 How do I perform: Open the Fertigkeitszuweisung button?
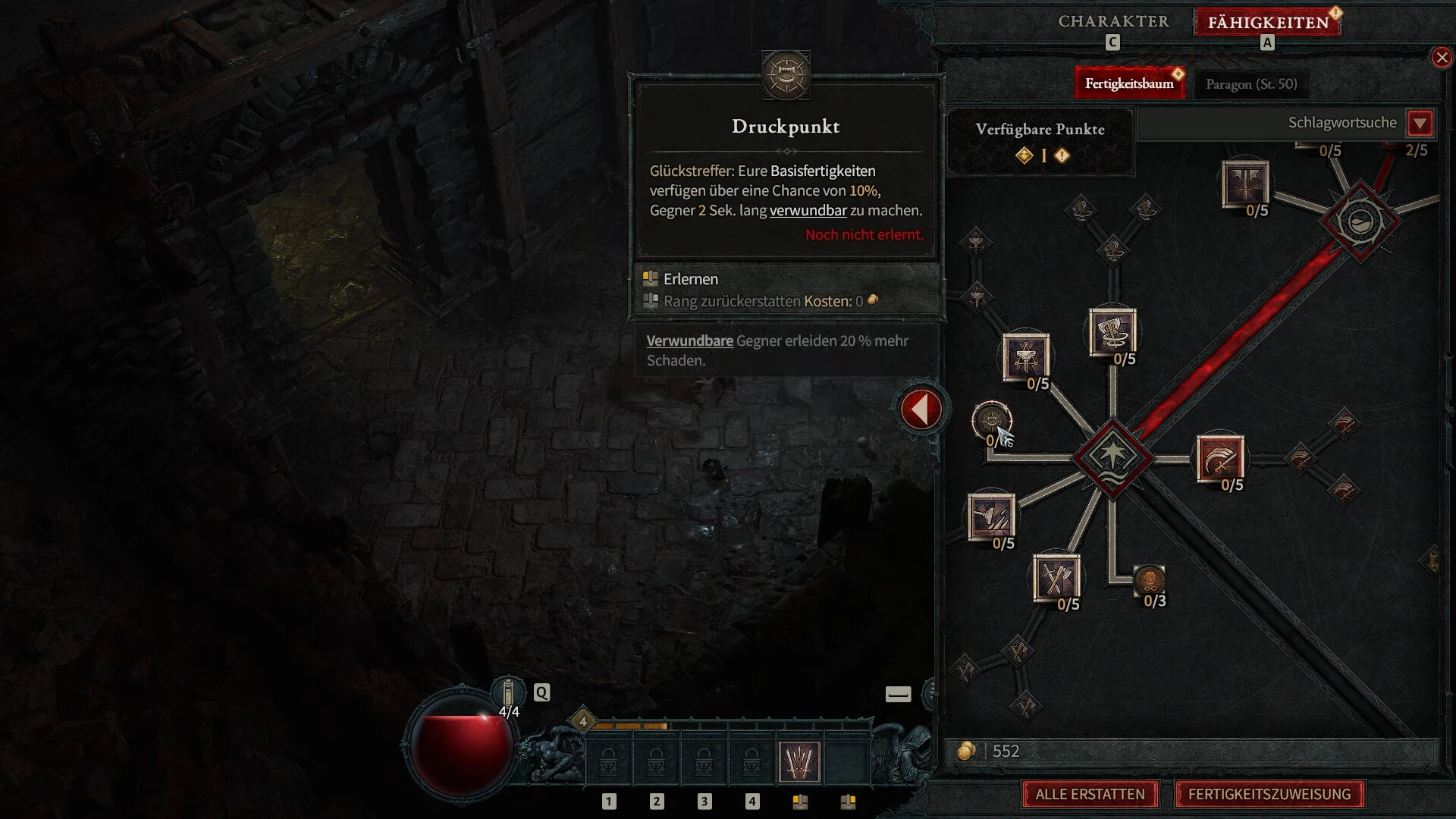point(1269,794)
